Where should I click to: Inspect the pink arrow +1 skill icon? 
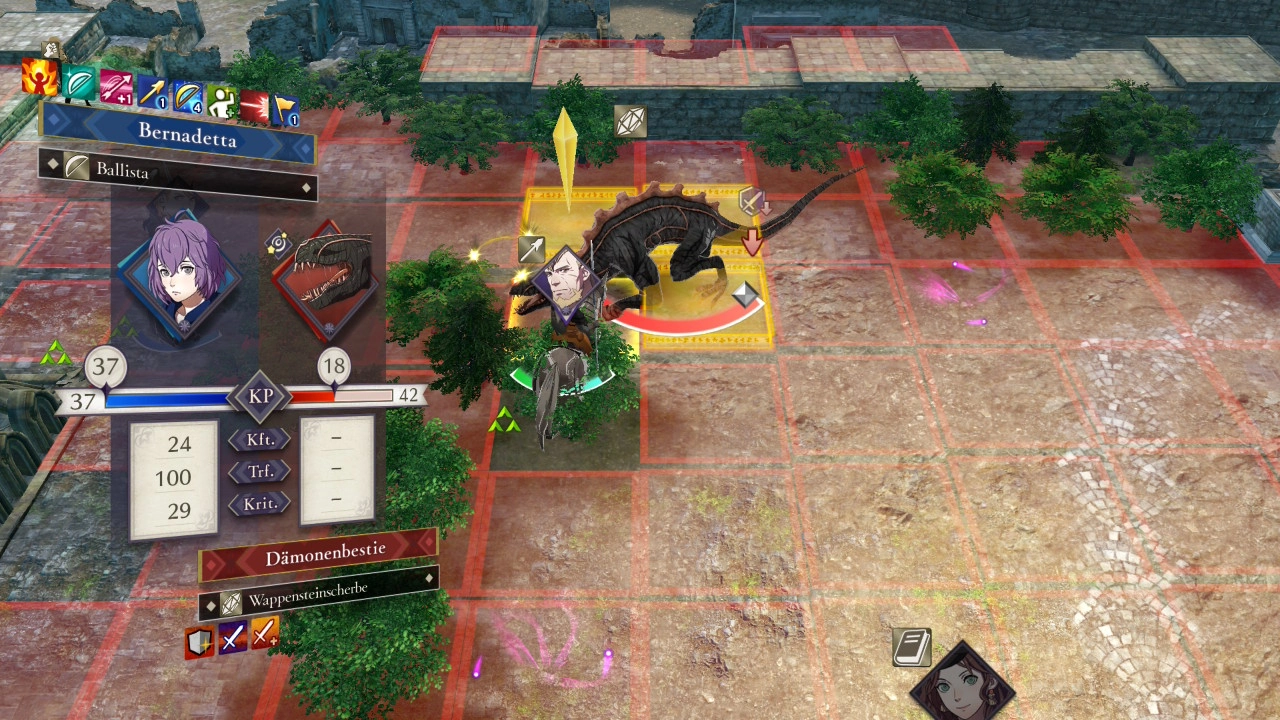pyautogui.click(x=116, y=87)
